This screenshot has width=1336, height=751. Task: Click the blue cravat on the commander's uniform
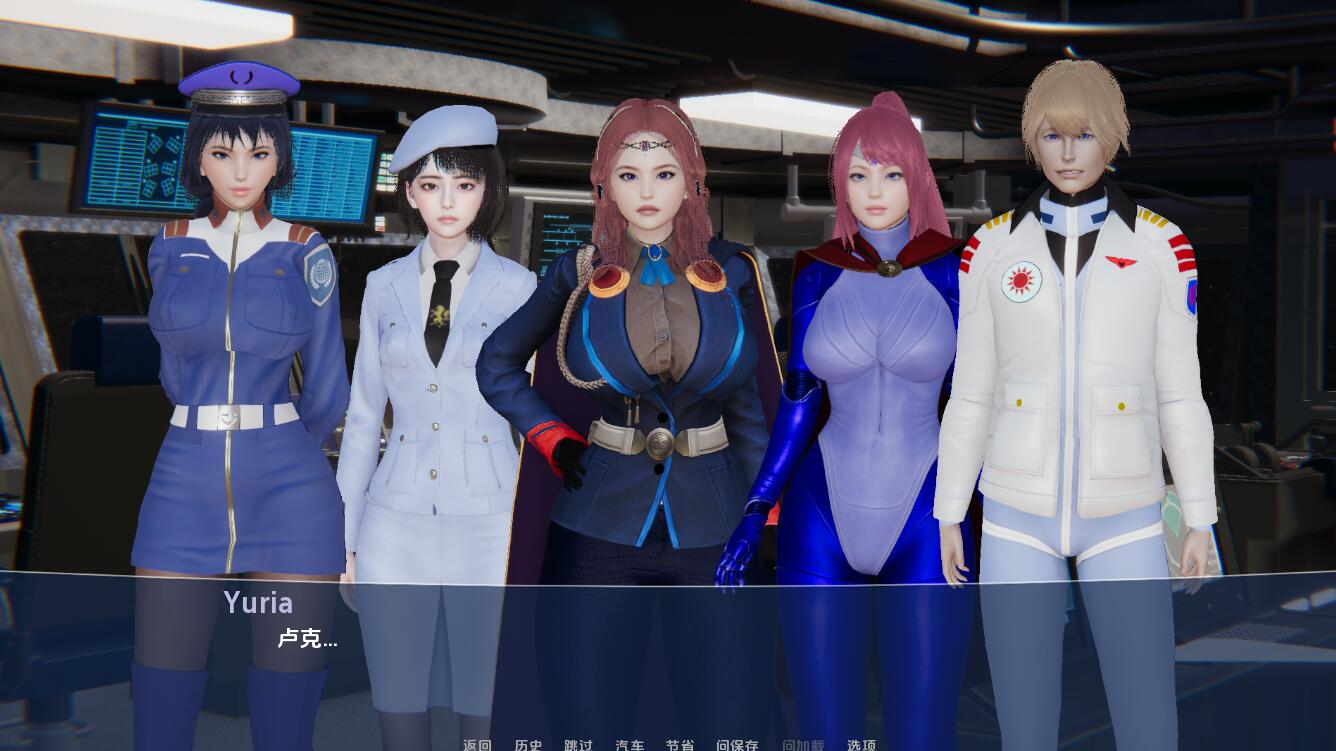point(654,263)
